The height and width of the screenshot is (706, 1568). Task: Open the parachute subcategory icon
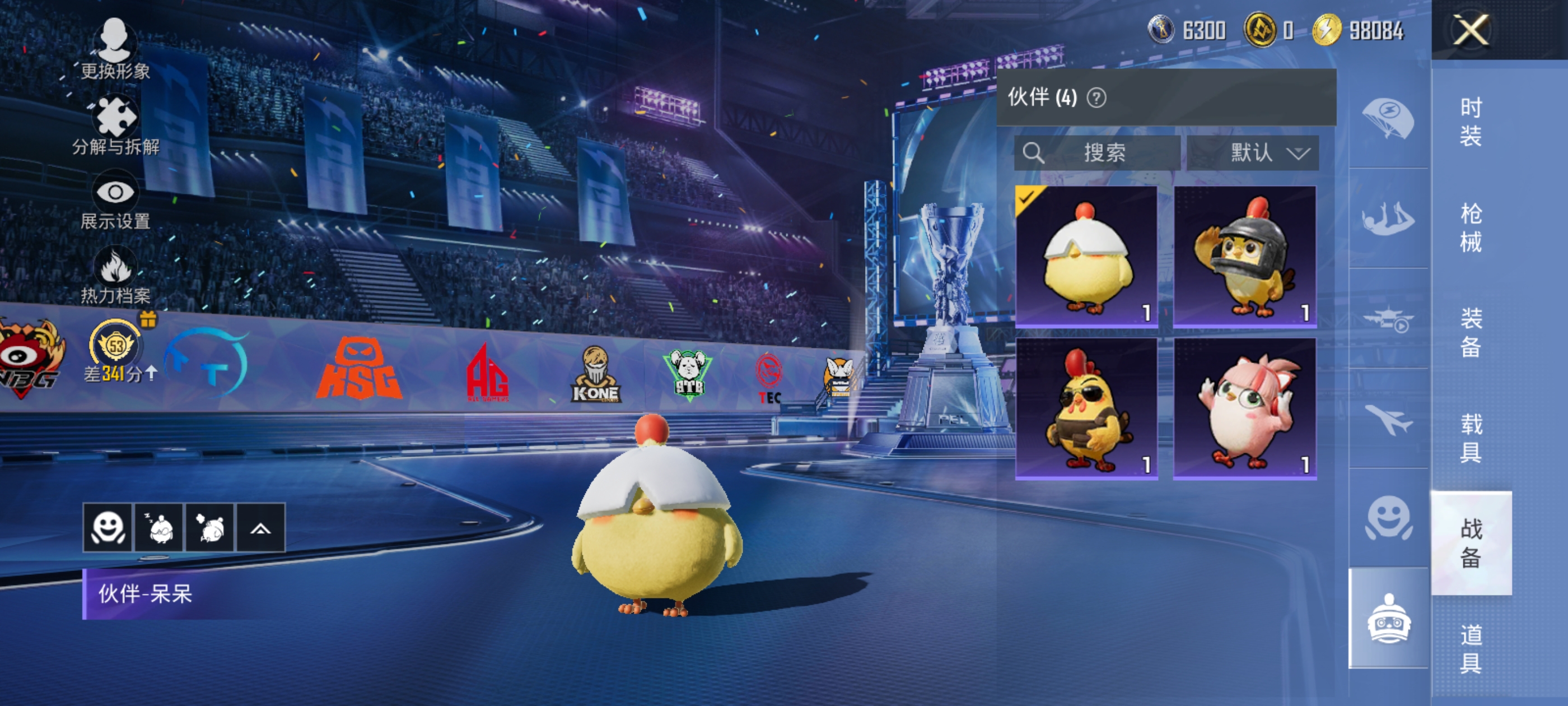pyautogui.click(x=1388, y=118)
